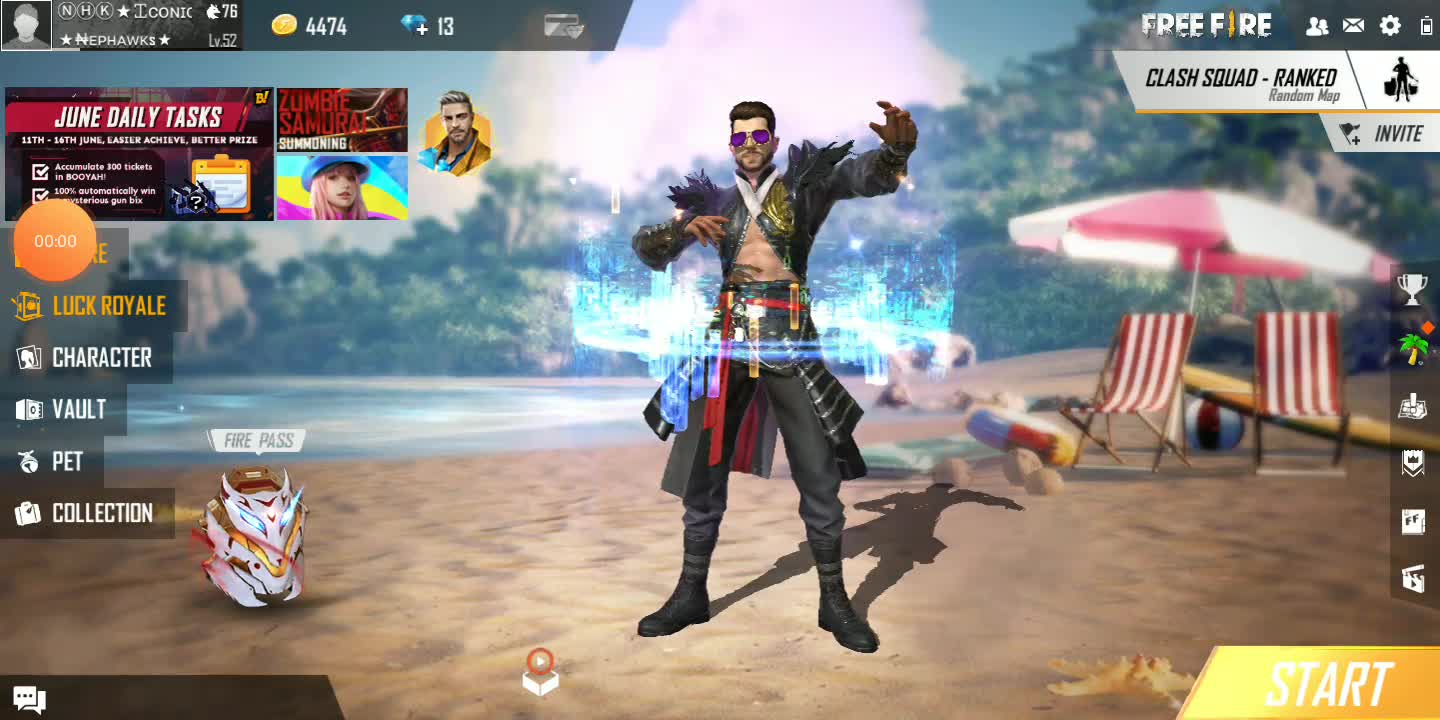Check the mail envelope icon

(x=1353, y=26)
